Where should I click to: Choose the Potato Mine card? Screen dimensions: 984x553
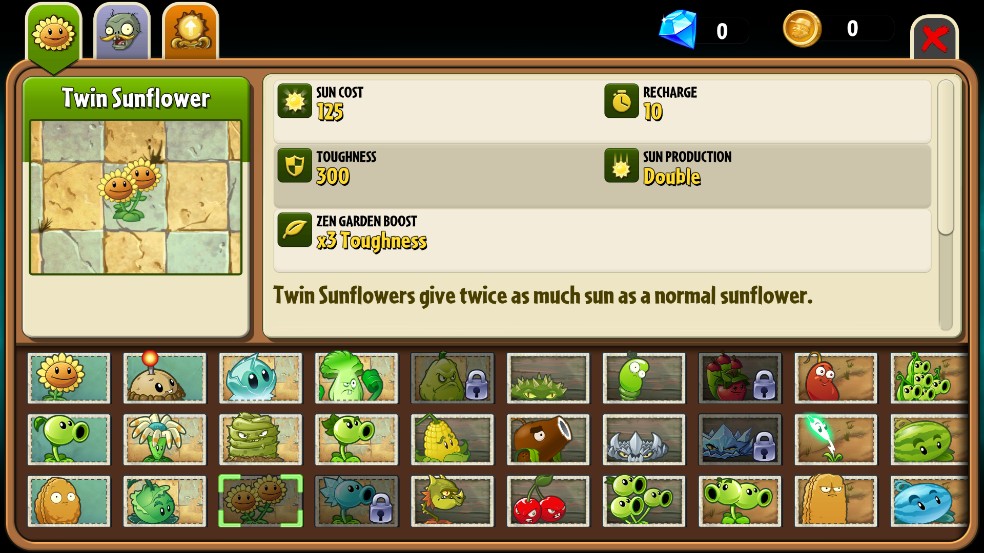pos(165,378)
